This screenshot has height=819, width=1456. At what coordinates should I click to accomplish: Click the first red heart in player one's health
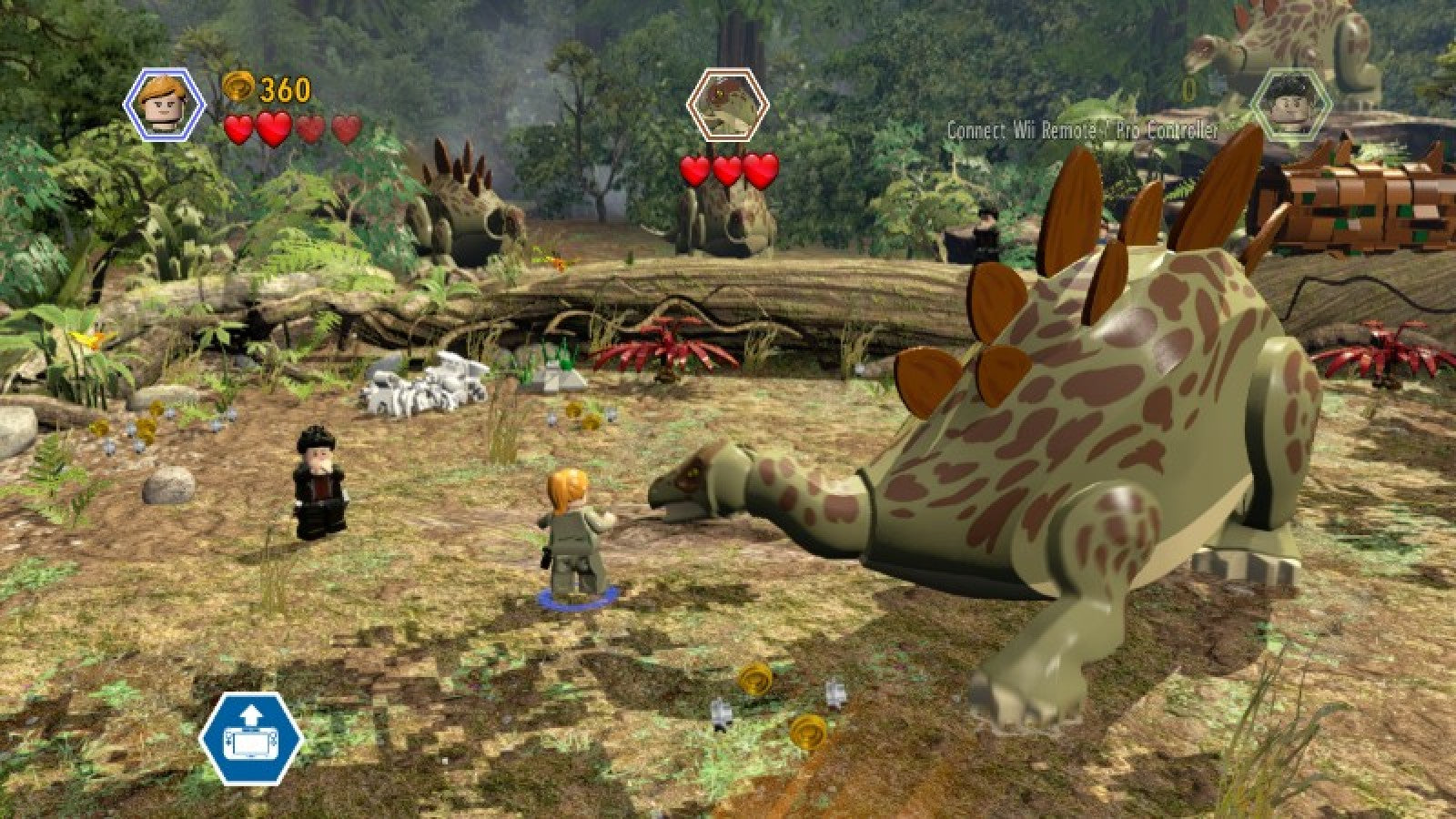(x=238, y=127)
